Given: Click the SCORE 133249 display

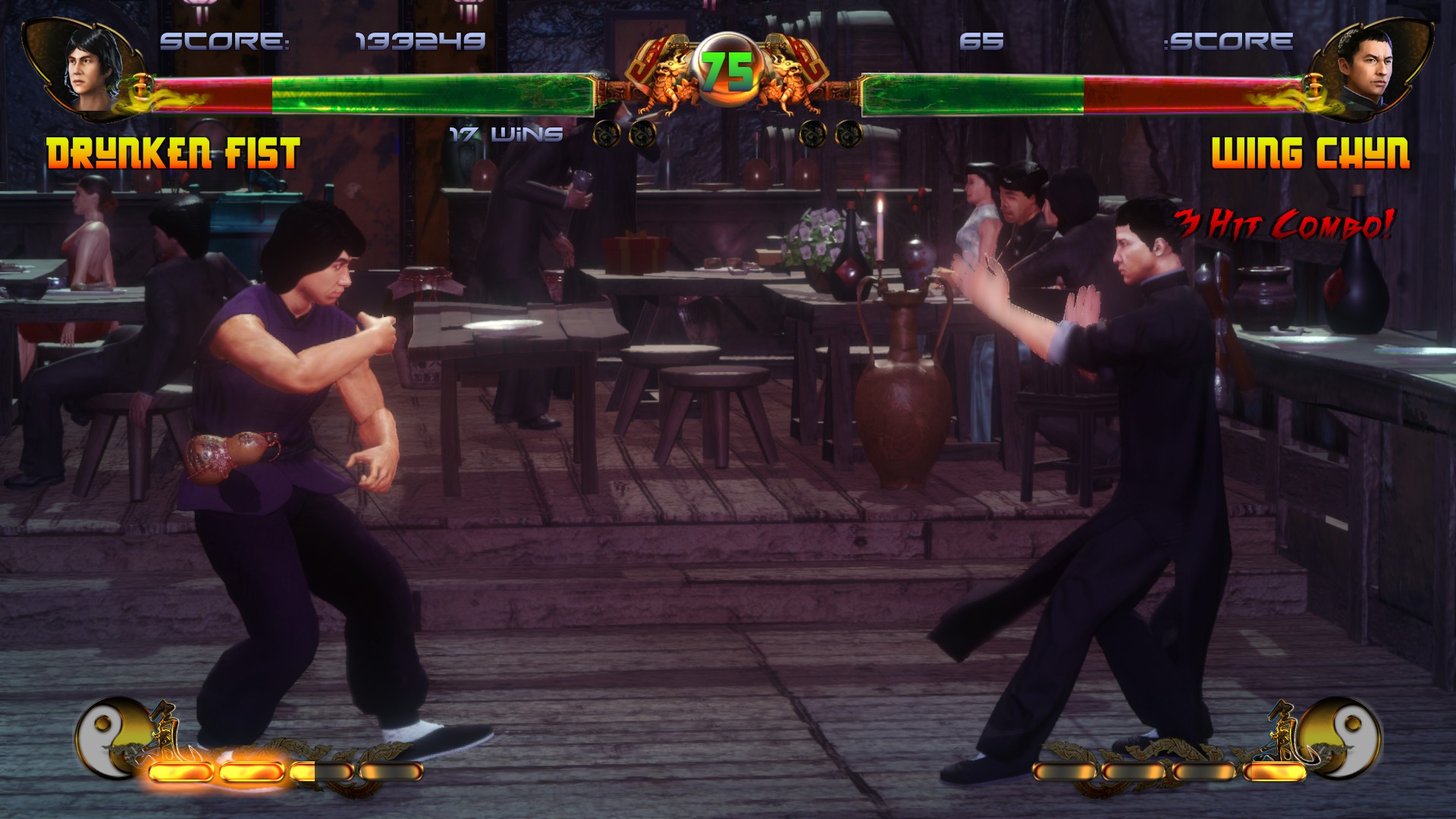Looking at the screenshot, I should (318, 42).
